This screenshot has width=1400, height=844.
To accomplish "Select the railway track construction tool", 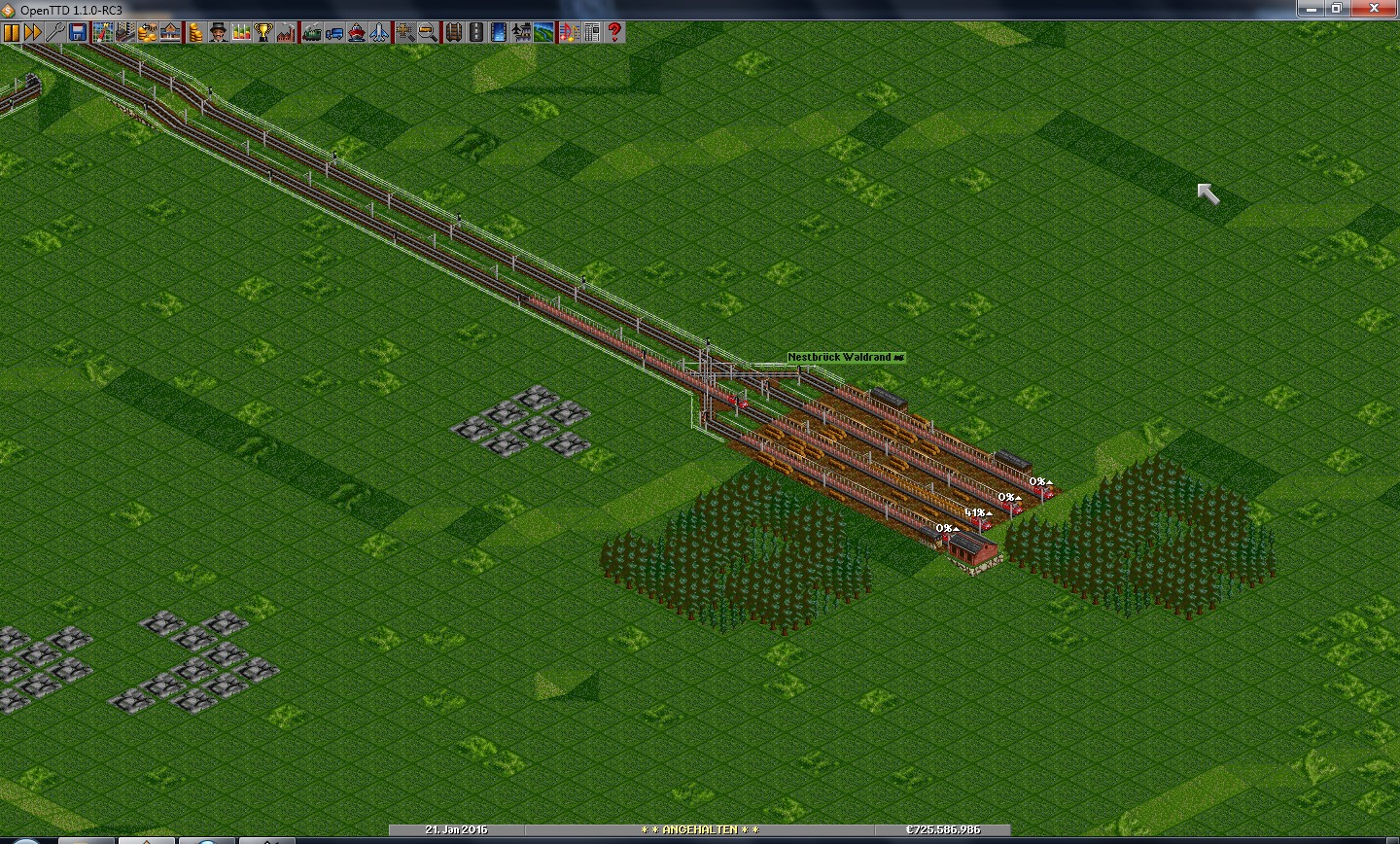I will coord(453,32).
